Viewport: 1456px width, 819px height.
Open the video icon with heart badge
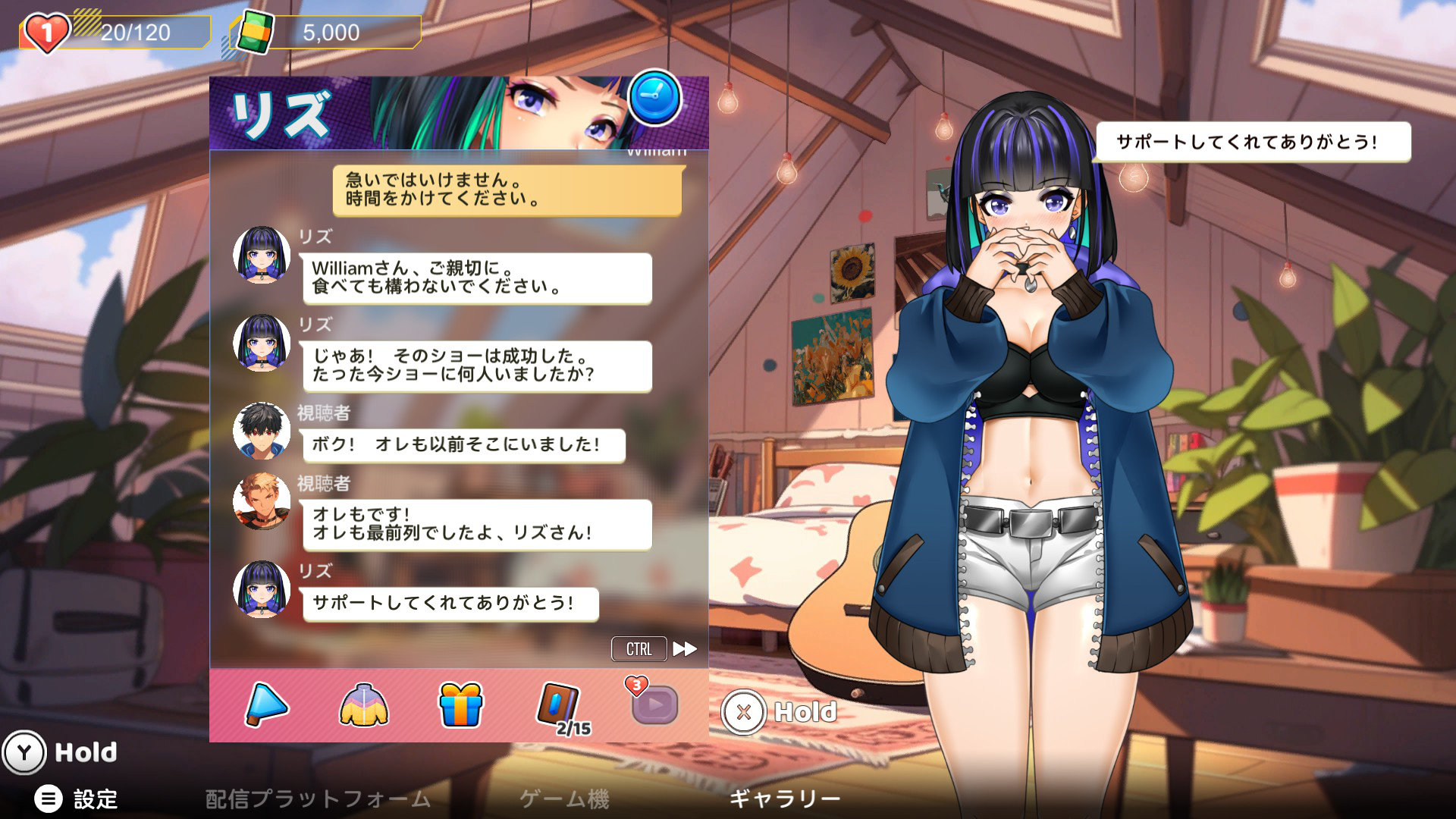coord(654,703)
